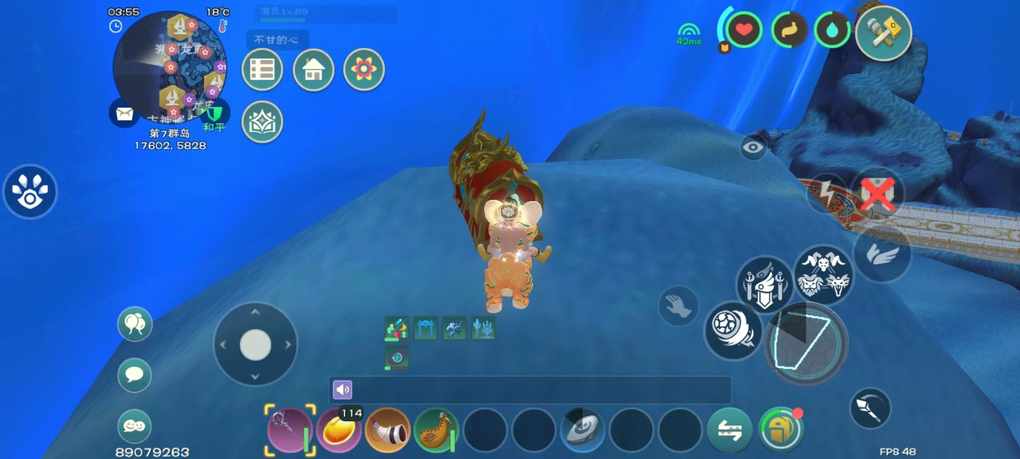Viewport: 1020px width, 459px height.
Task: Select the purple highlighted hotbar slot
Action: [290, 430]
